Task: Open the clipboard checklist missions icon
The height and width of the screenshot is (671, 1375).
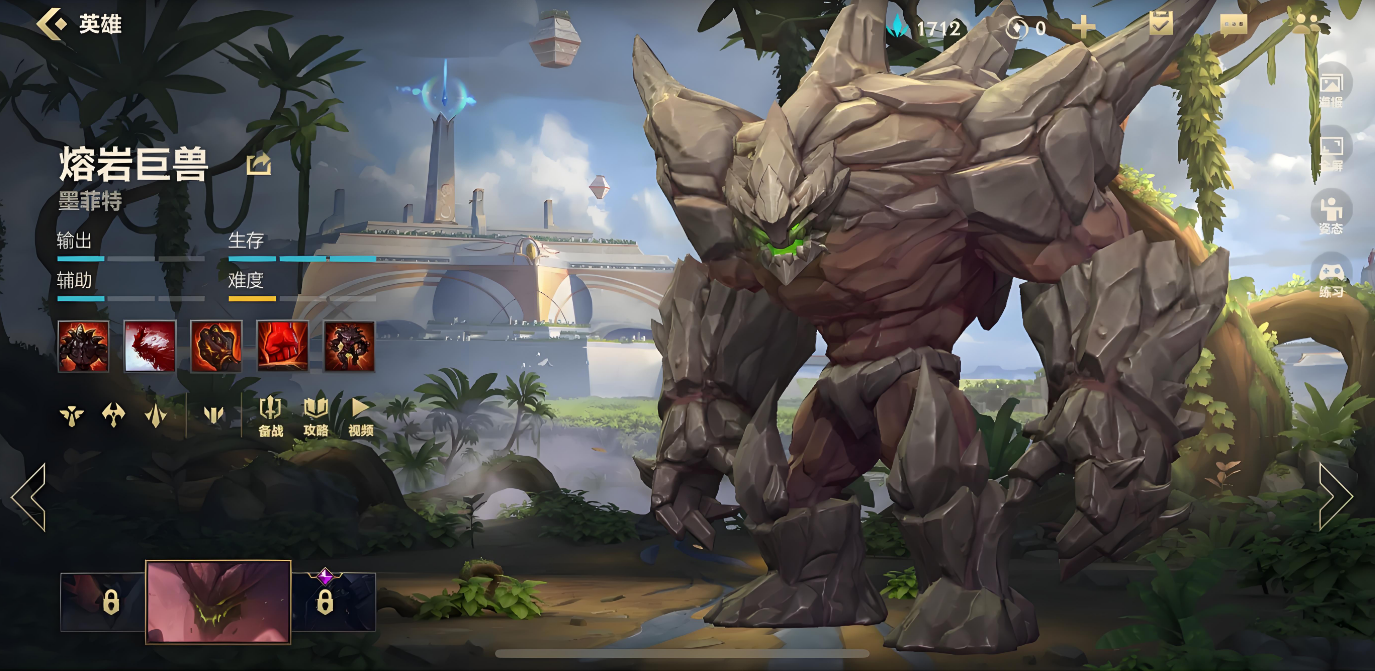Action: tap(1161, 24)
